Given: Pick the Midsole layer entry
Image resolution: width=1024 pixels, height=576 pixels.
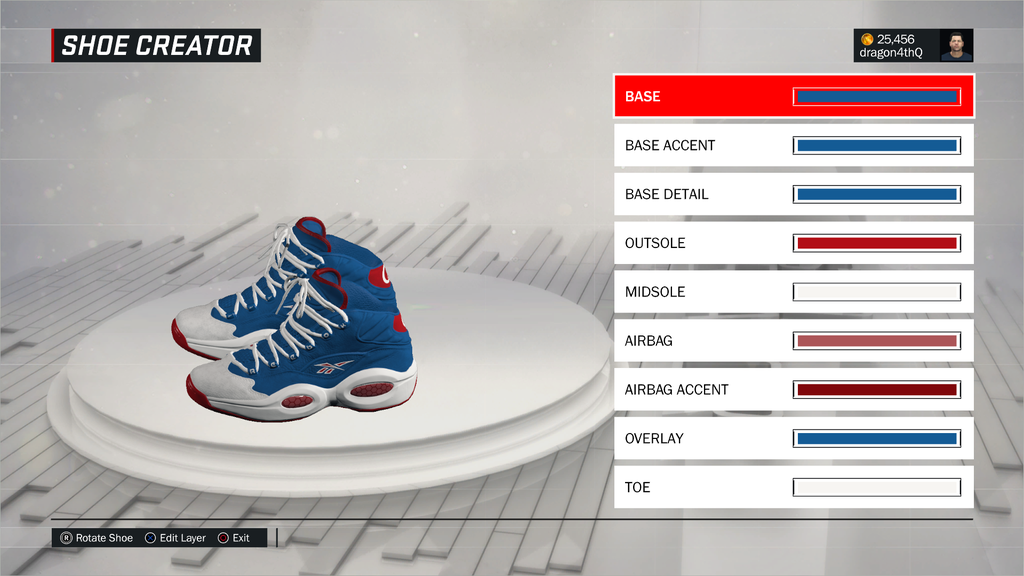Looking at the screenshot, I should click(793, 292).
